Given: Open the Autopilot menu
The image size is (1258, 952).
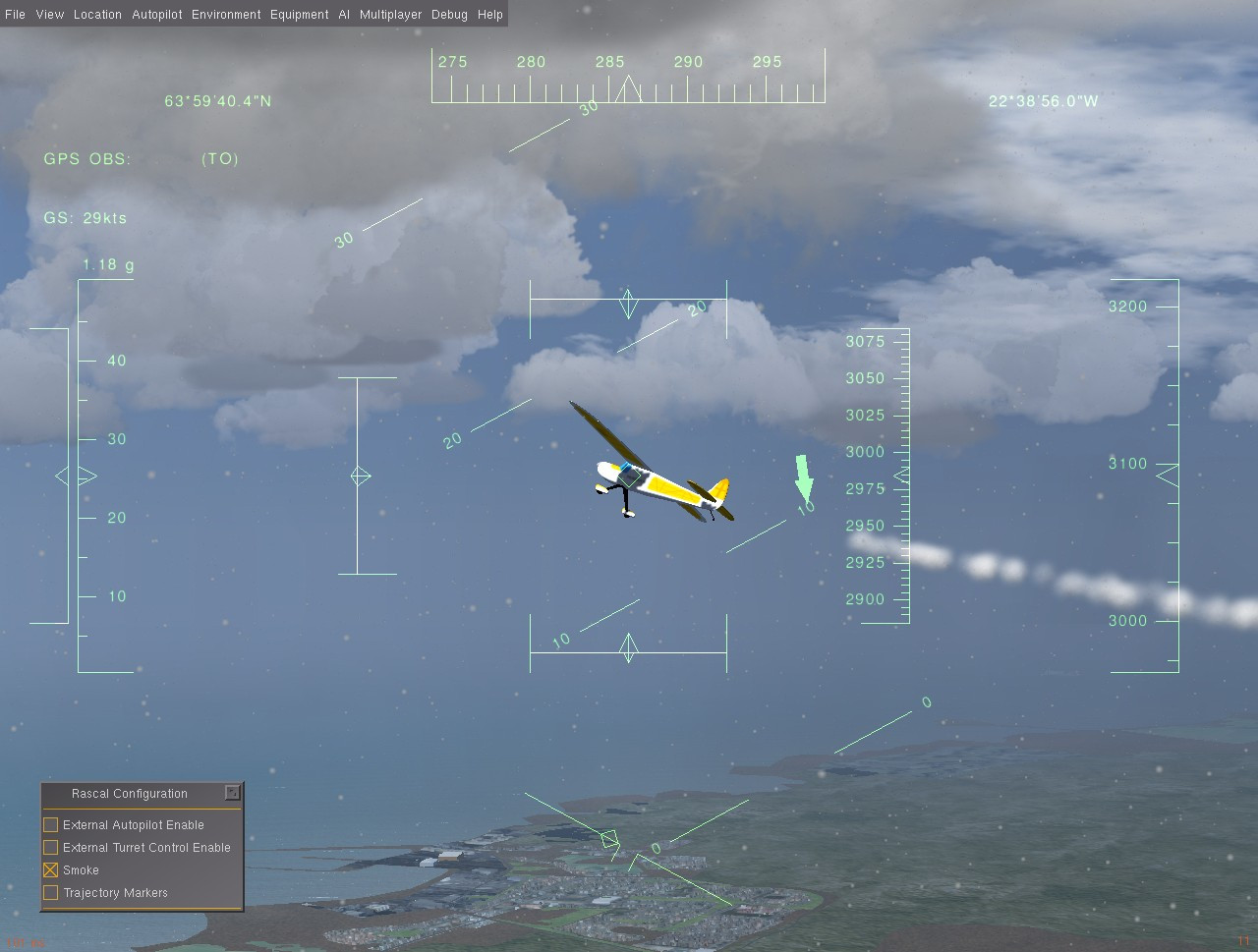Looking at the screenshot, I should coord(156,14).
